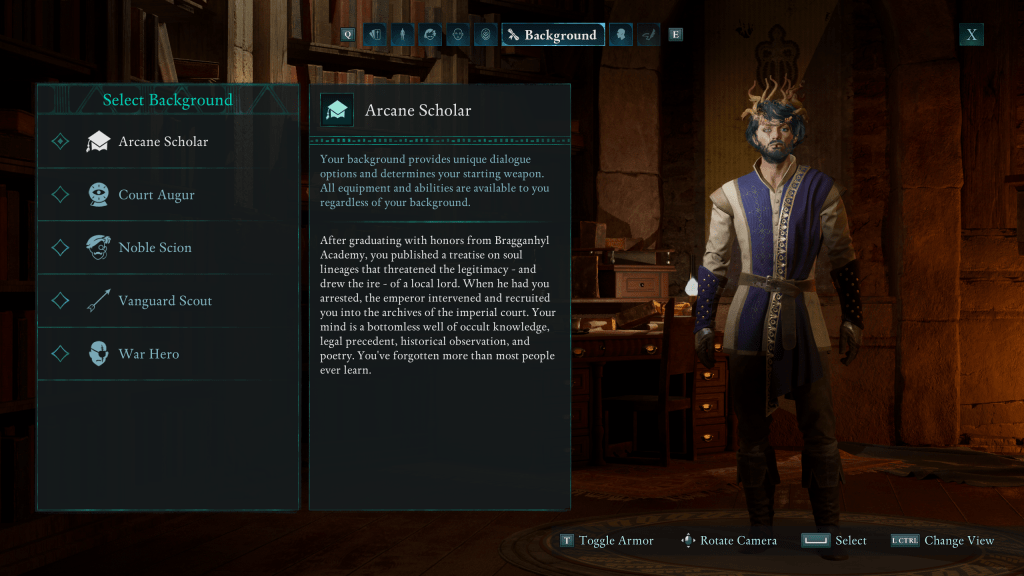Toggle armor visibility on the character

pyautogui.click(x=607, y=541)
